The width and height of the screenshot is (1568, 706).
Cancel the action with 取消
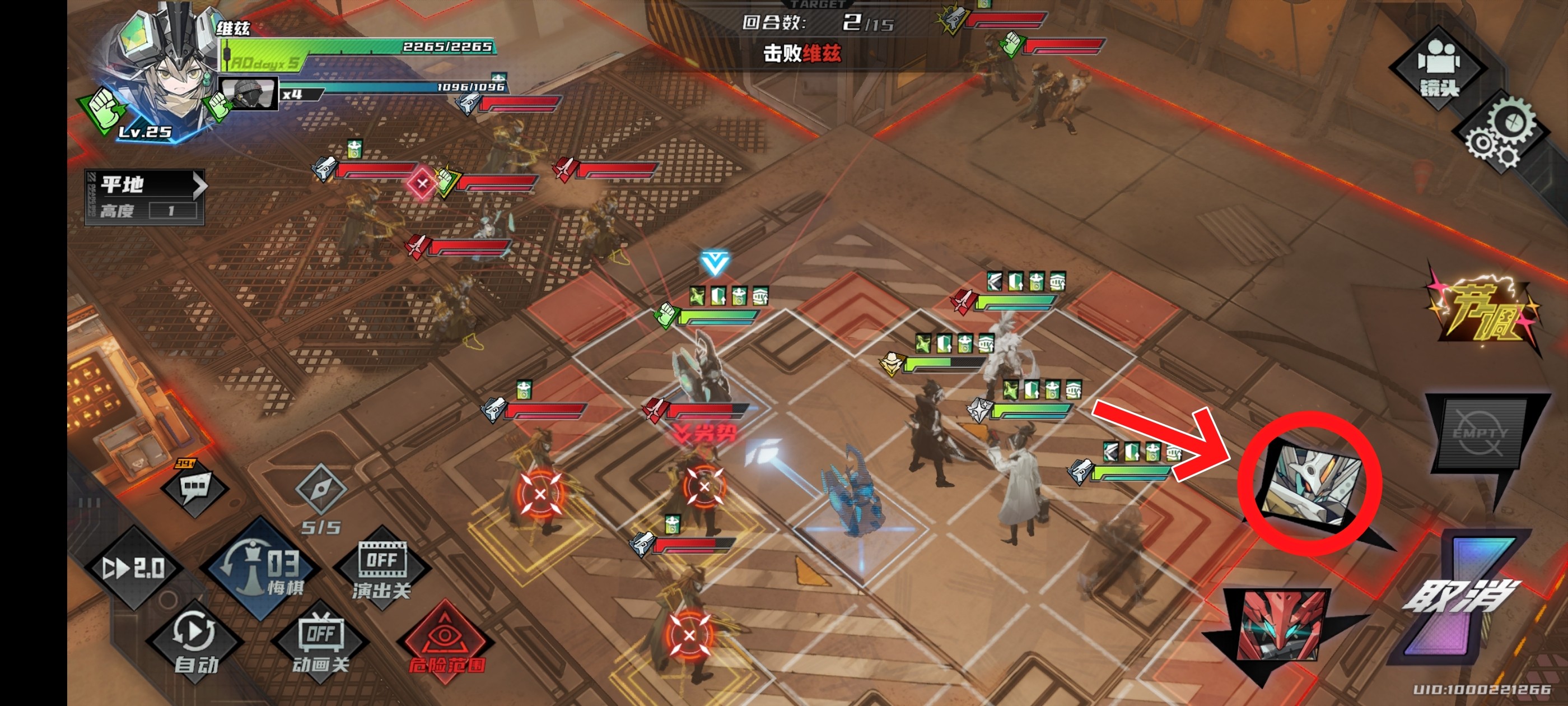1460,597
